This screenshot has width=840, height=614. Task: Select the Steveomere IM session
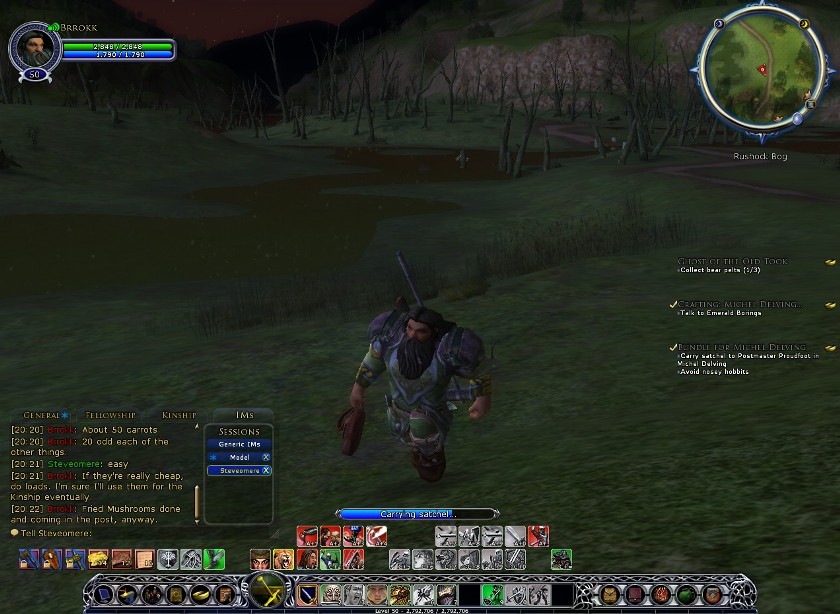pos(239,470)
